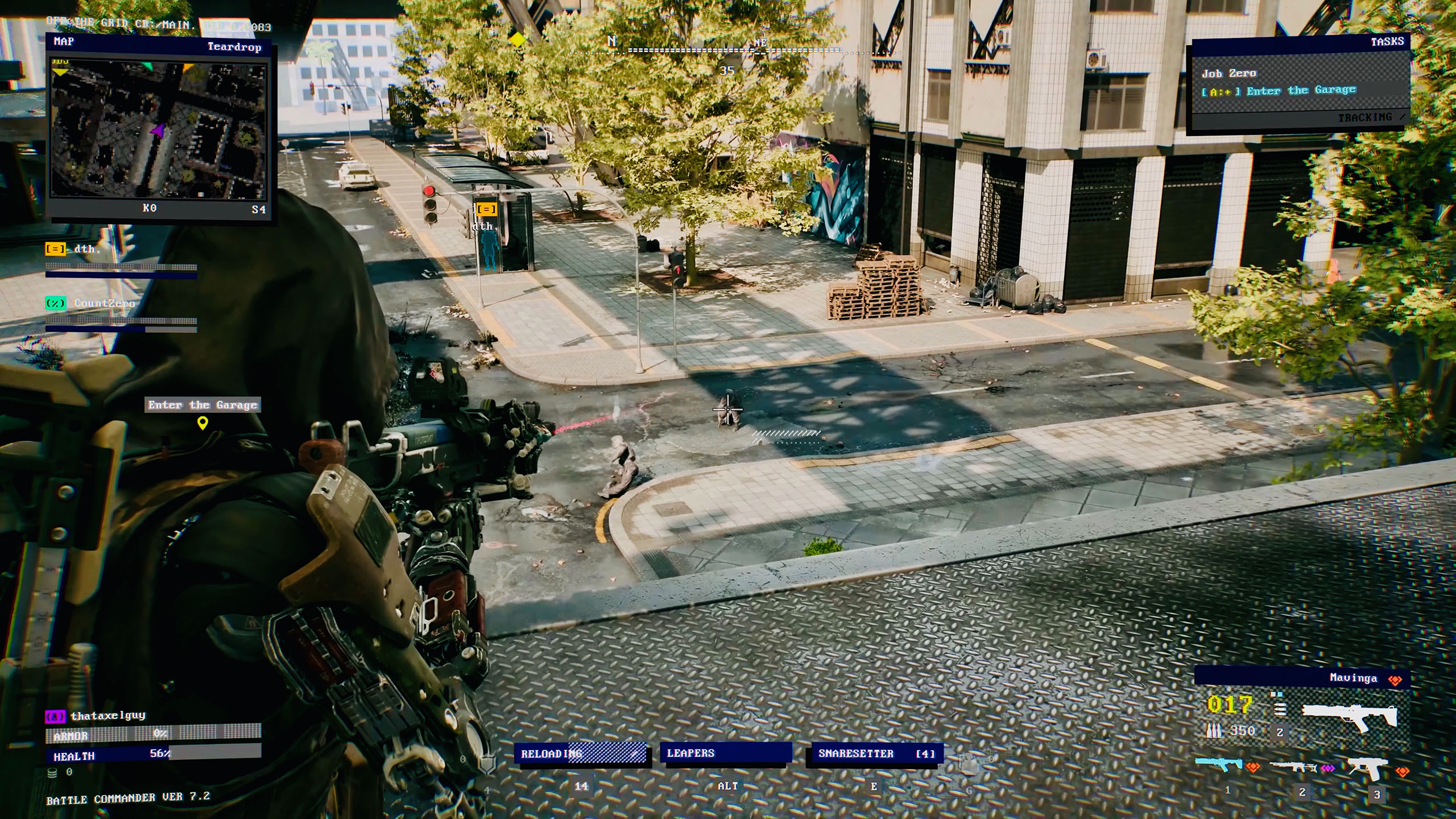Select the cyan weapon in slot 1
The width and height of the screenshot is (1456, 819).
tap(1219, 764)
